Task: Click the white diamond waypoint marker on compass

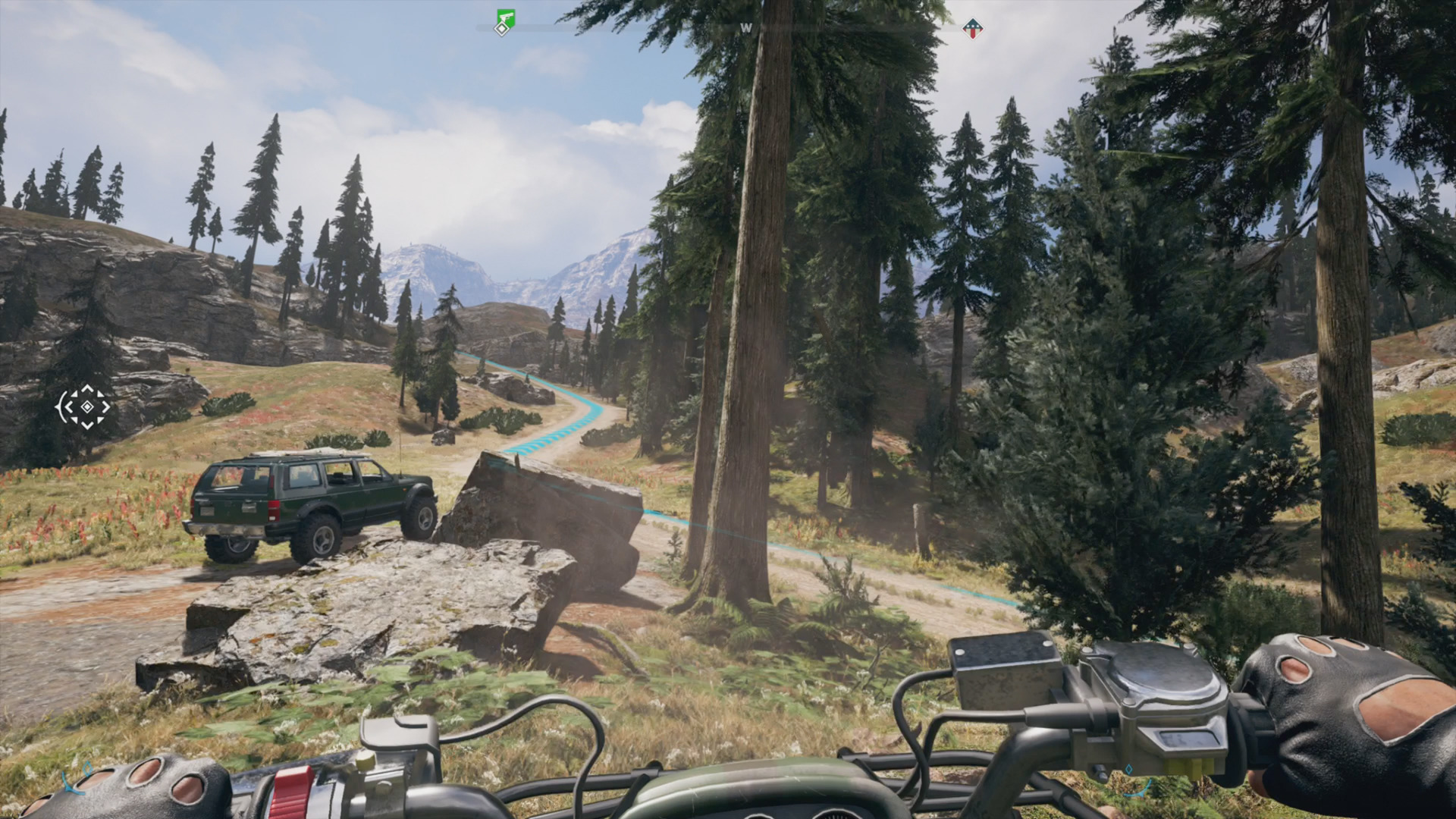Action: click(500, 29)
